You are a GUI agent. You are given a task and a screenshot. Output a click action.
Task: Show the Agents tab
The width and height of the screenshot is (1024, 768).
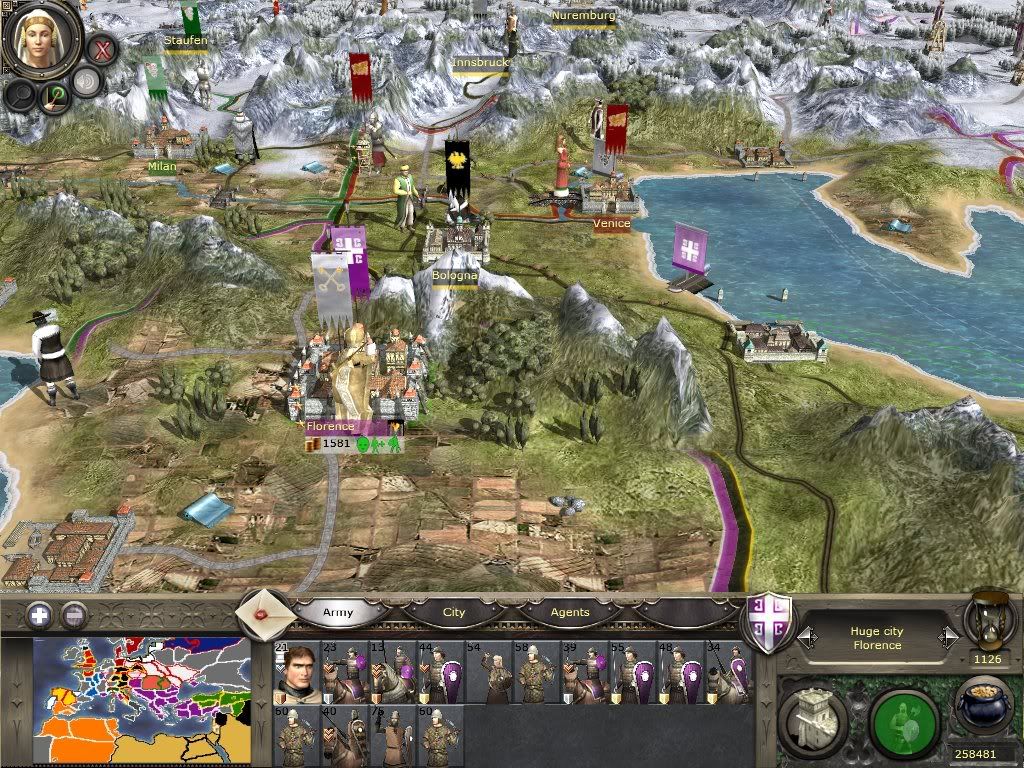(x=570, y=612)
